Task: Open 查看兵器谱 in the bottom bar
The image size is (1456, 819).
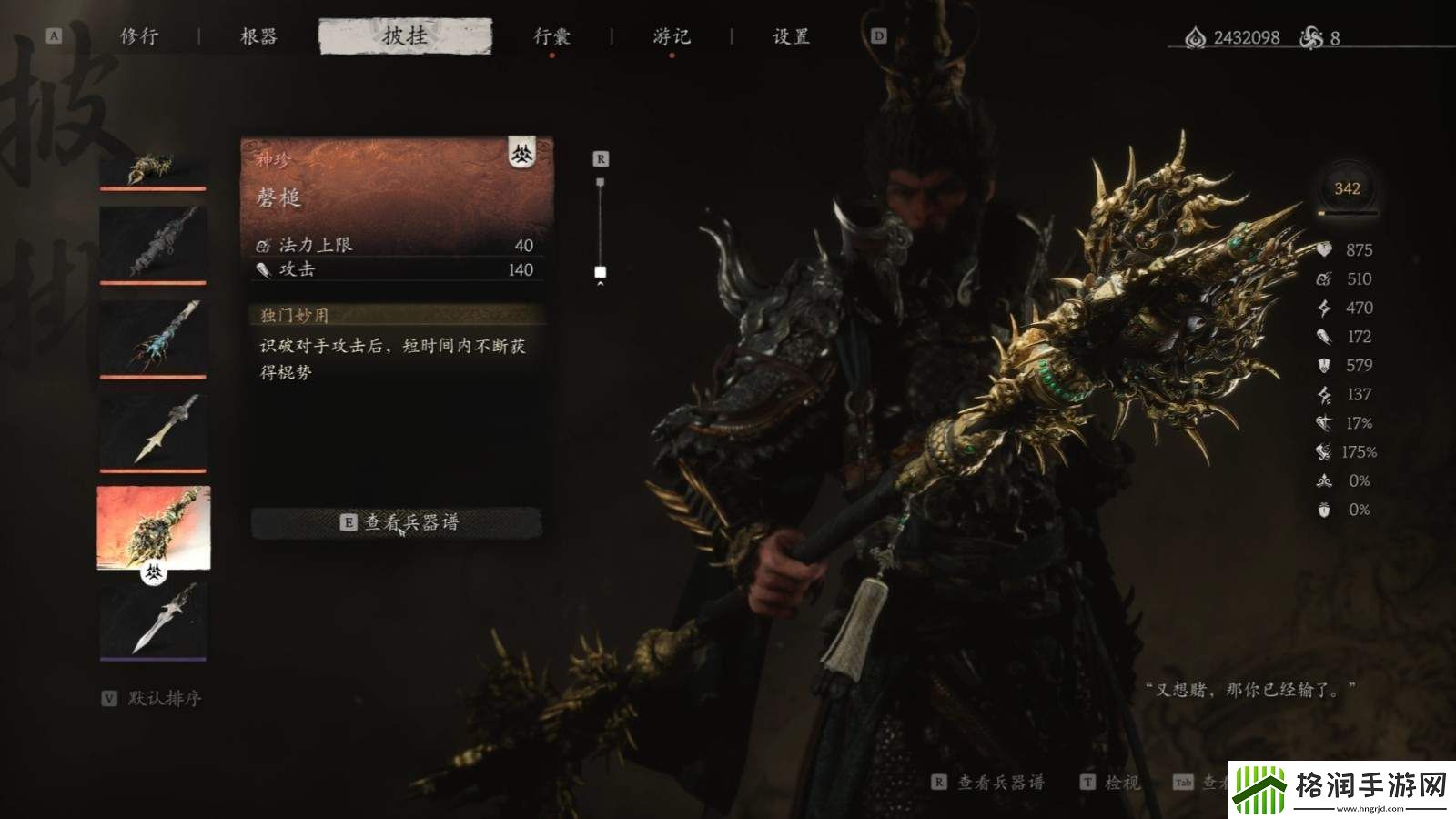Action: [989, 782]
